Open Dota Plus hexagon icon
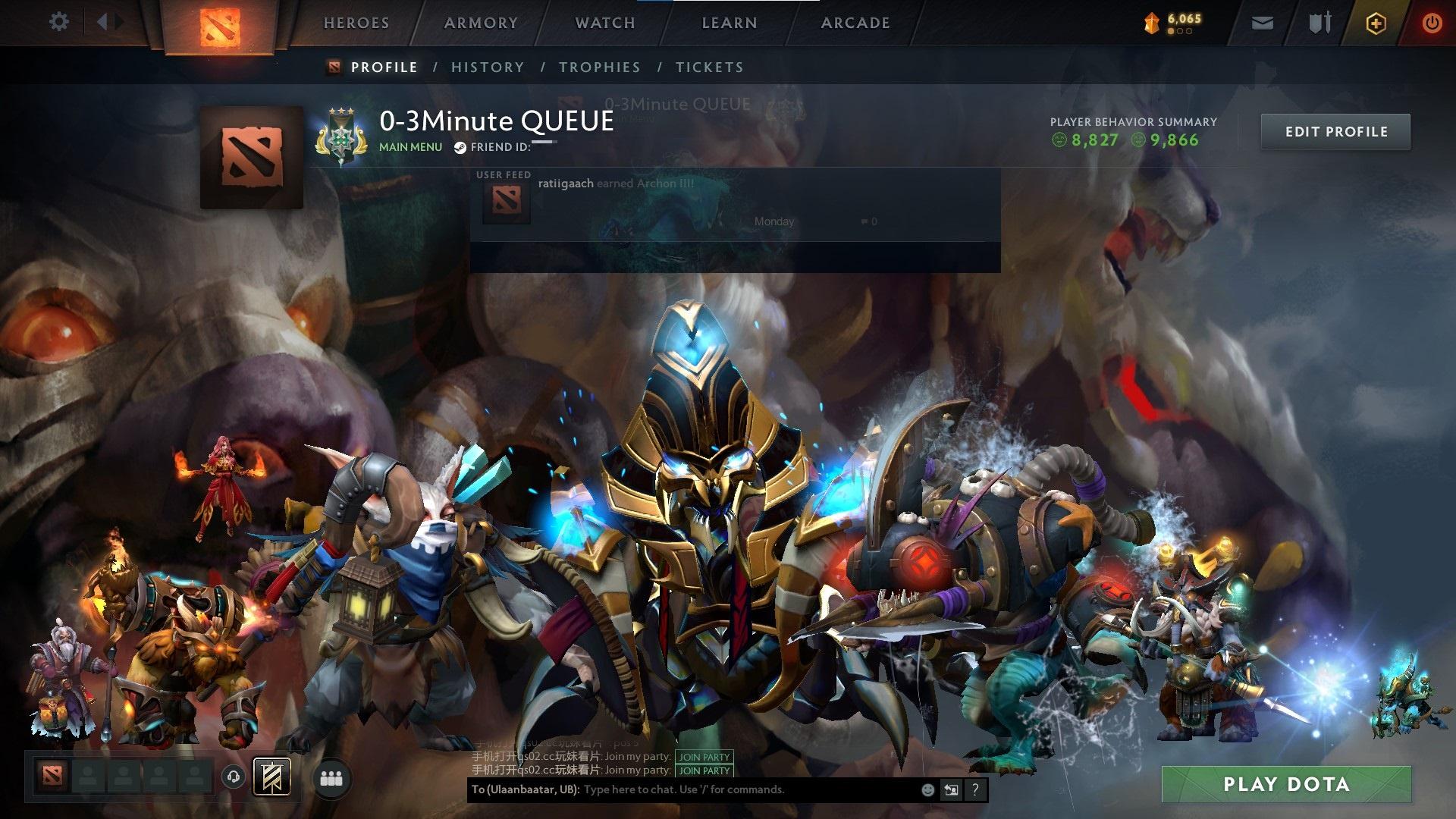1456x819 pixels. [x=1375, y=23]
